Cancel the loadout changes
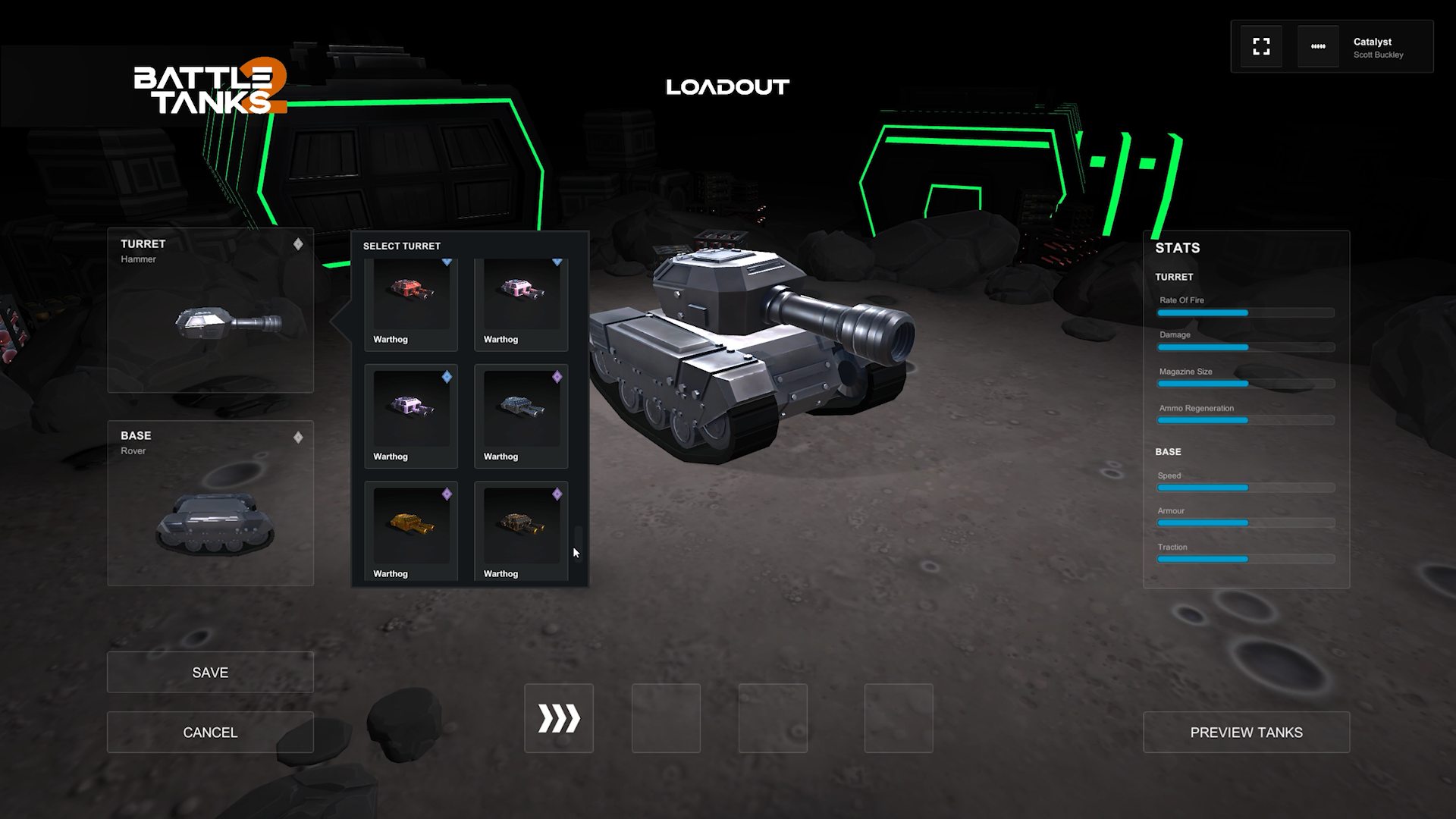1456x819 pixels. click(x=210, y=733)
